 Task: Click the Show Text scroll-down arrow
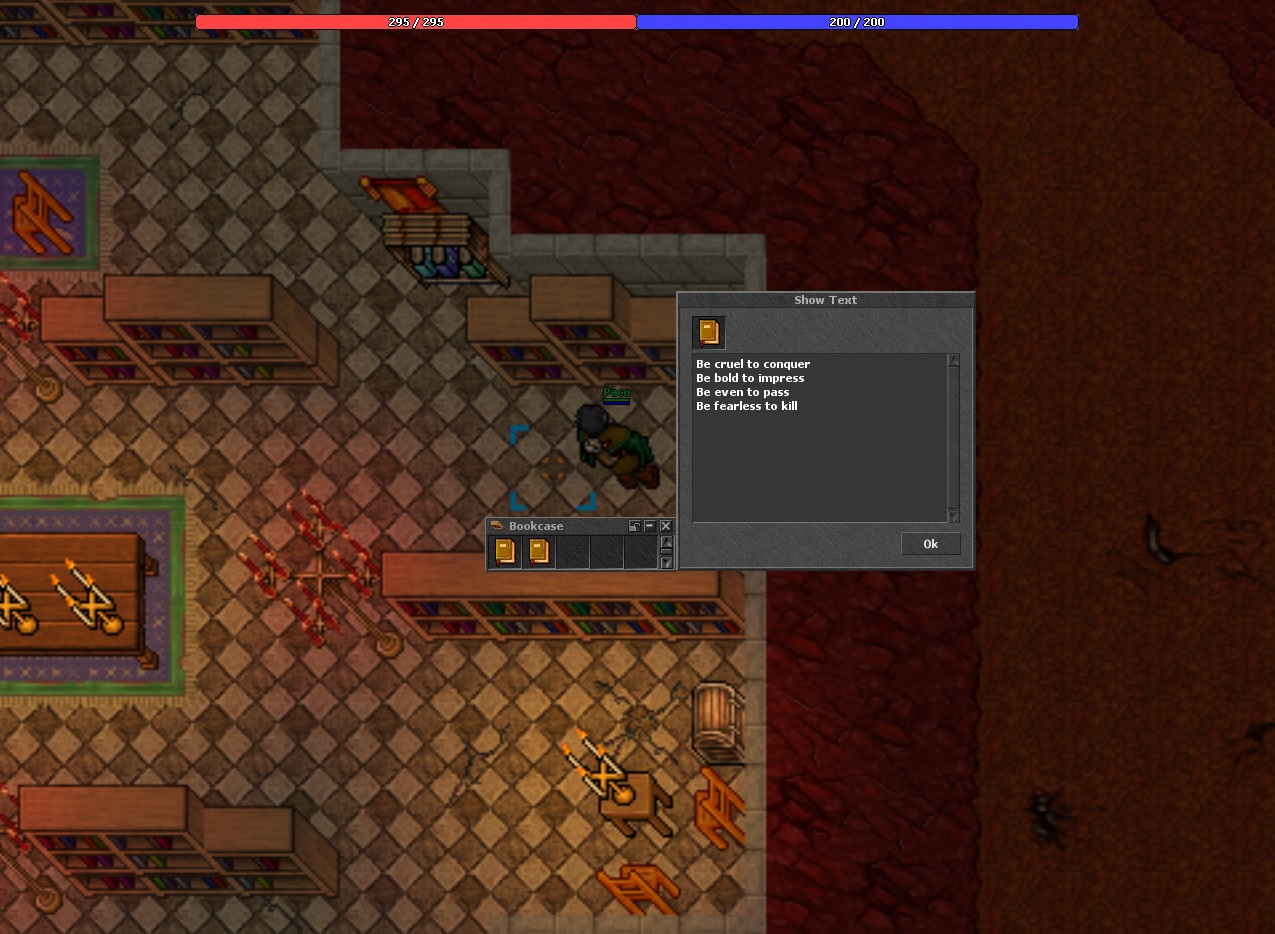953,516
